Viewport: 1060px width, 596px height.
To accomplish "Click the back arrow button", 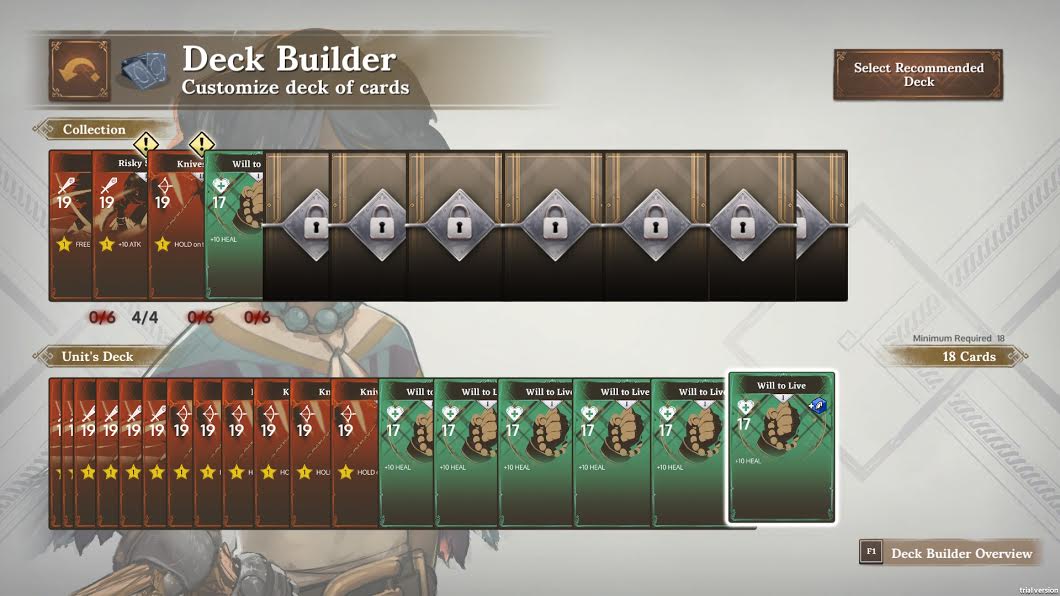I will coord(79,70).
